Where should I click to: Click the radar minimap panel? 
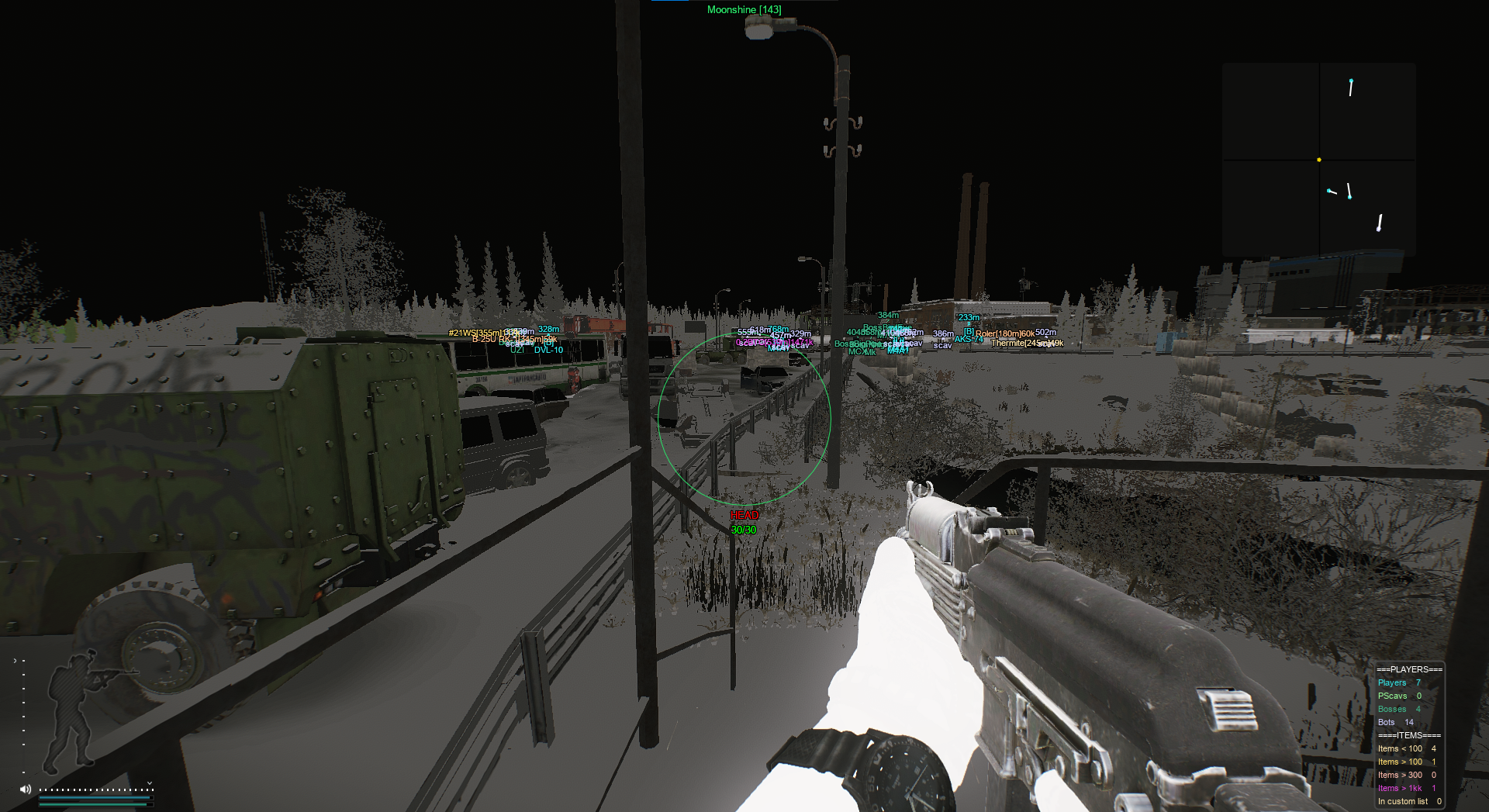(x=1318, y=159)
